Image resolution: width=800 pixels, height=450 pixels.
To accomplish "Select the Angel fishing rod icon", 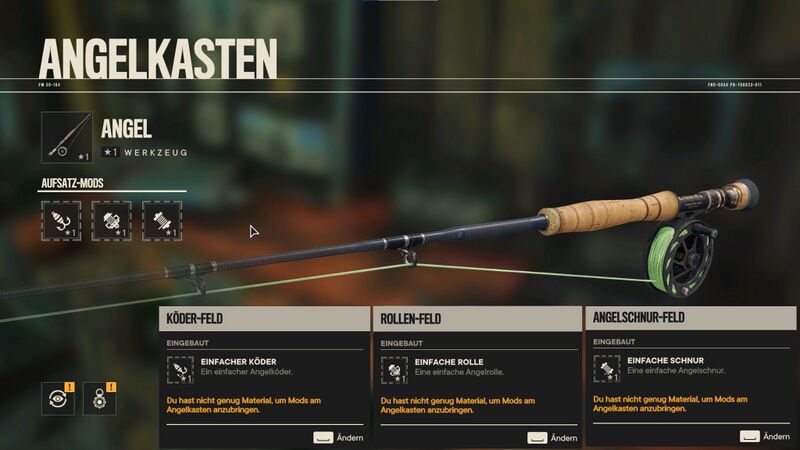I will click(x=67, y=138).
